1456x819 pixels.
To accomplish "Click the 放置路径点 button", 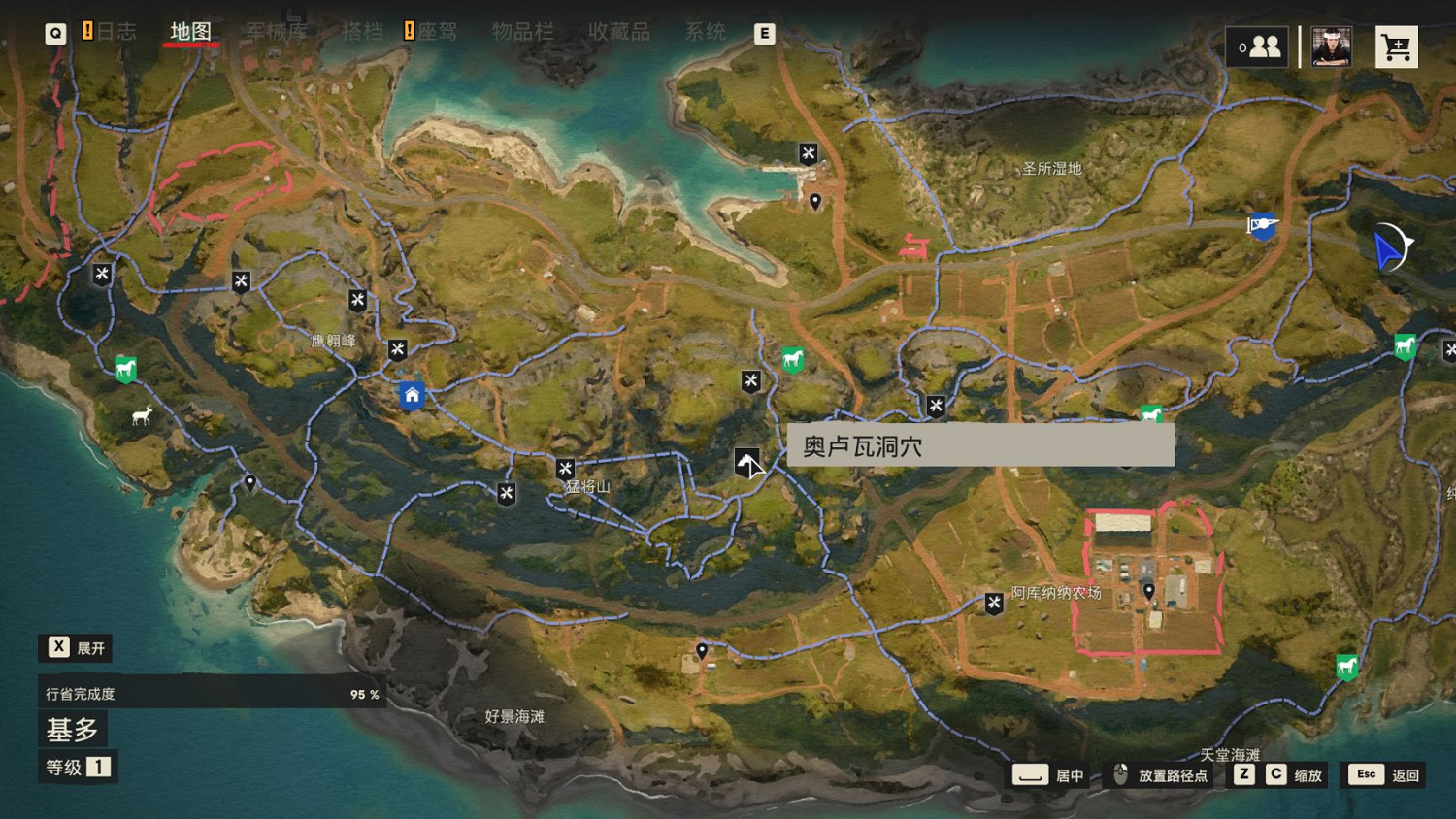I will [1163, 774].
